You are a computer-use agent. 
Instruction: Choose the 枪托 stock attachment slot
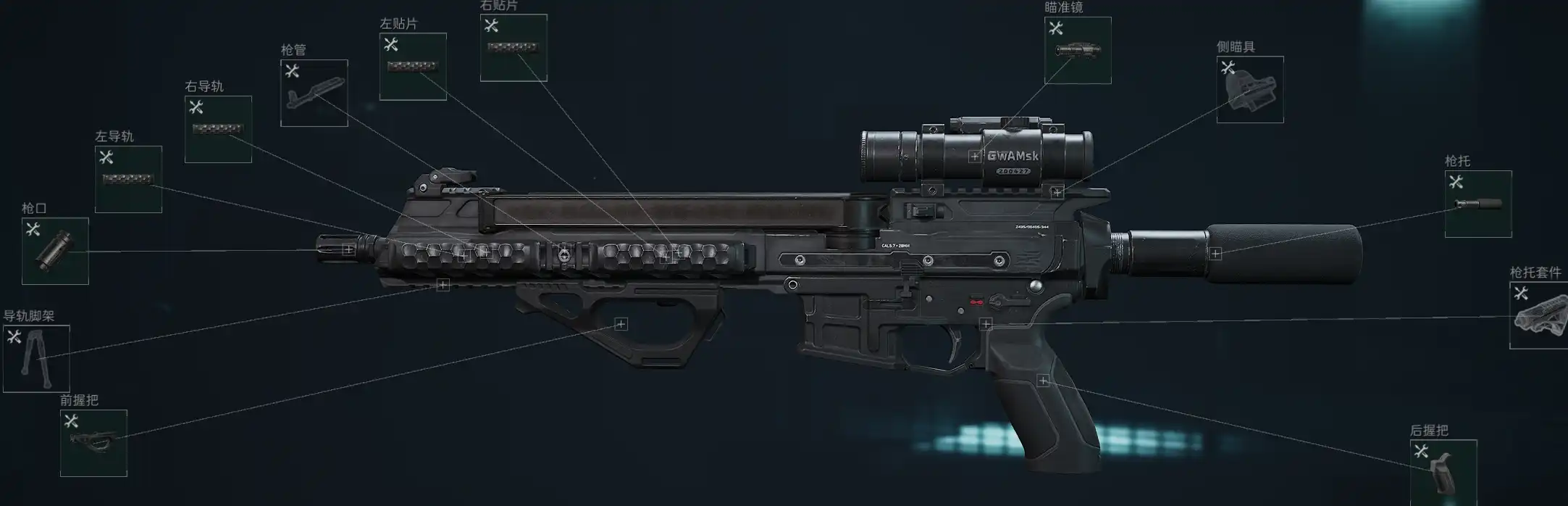coord(1478,204)
